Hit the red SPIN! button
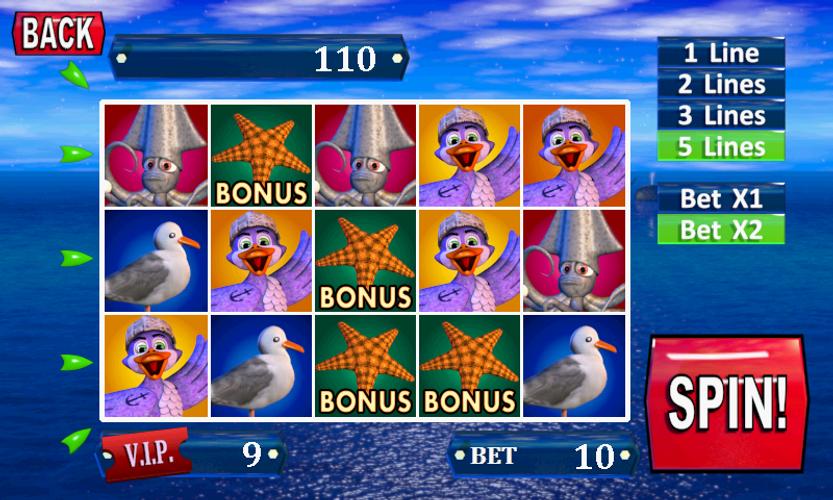 pyautogui.click(x=727, y=402)
